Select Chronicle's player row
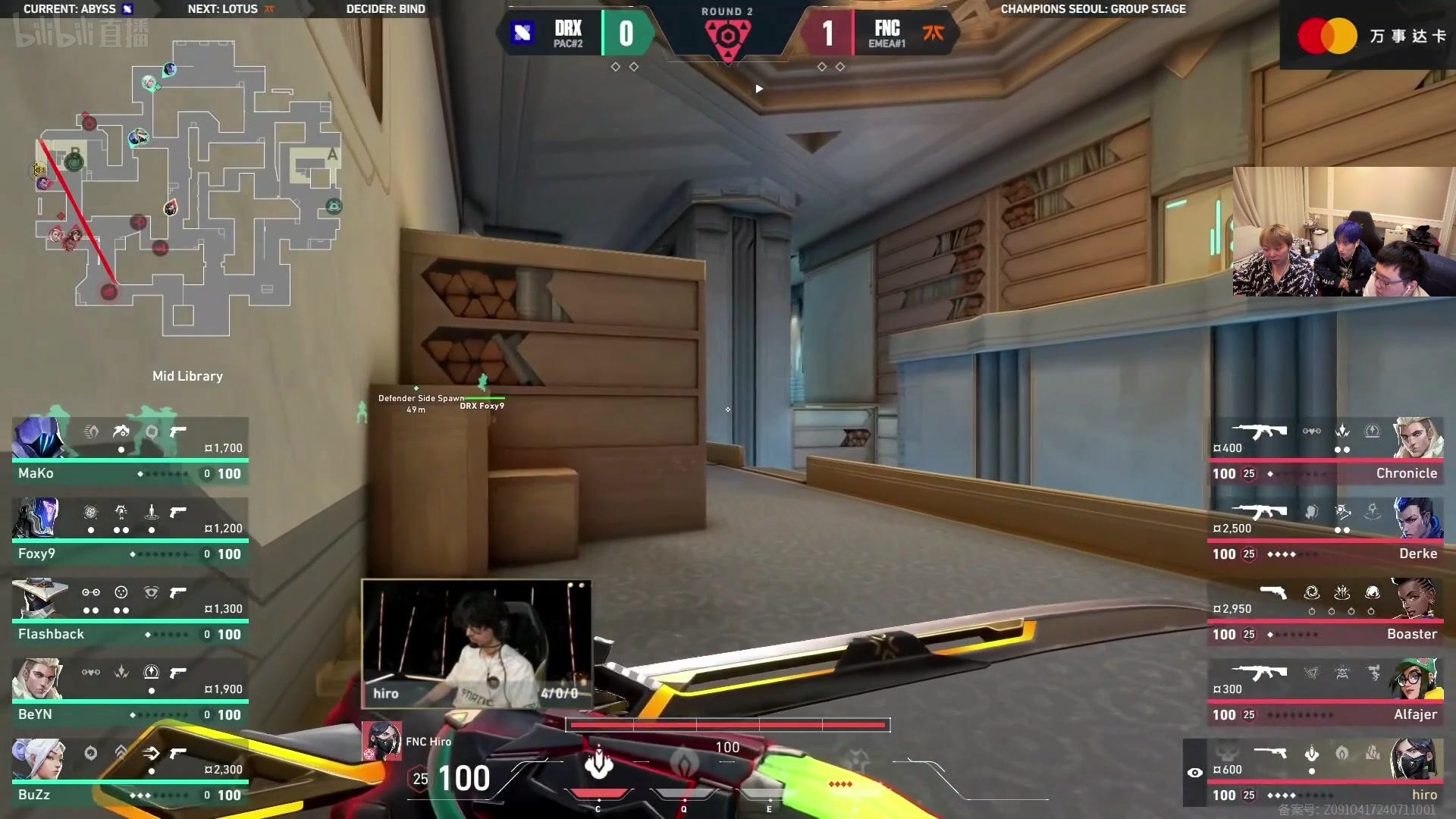Image resolution: width=1456 pixels, height=819 pixels. 1325,452
